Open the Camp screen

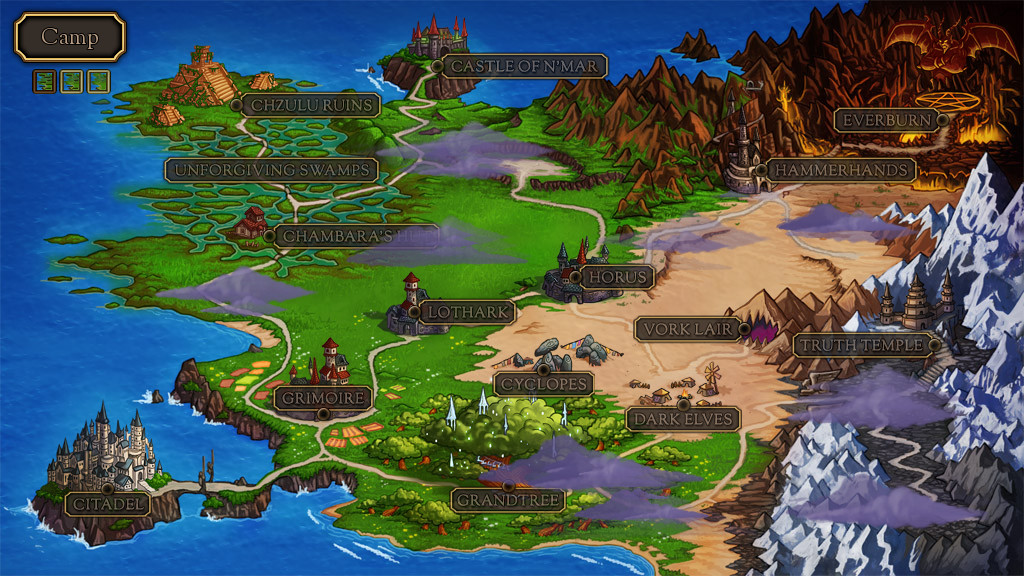pos(69,38)
